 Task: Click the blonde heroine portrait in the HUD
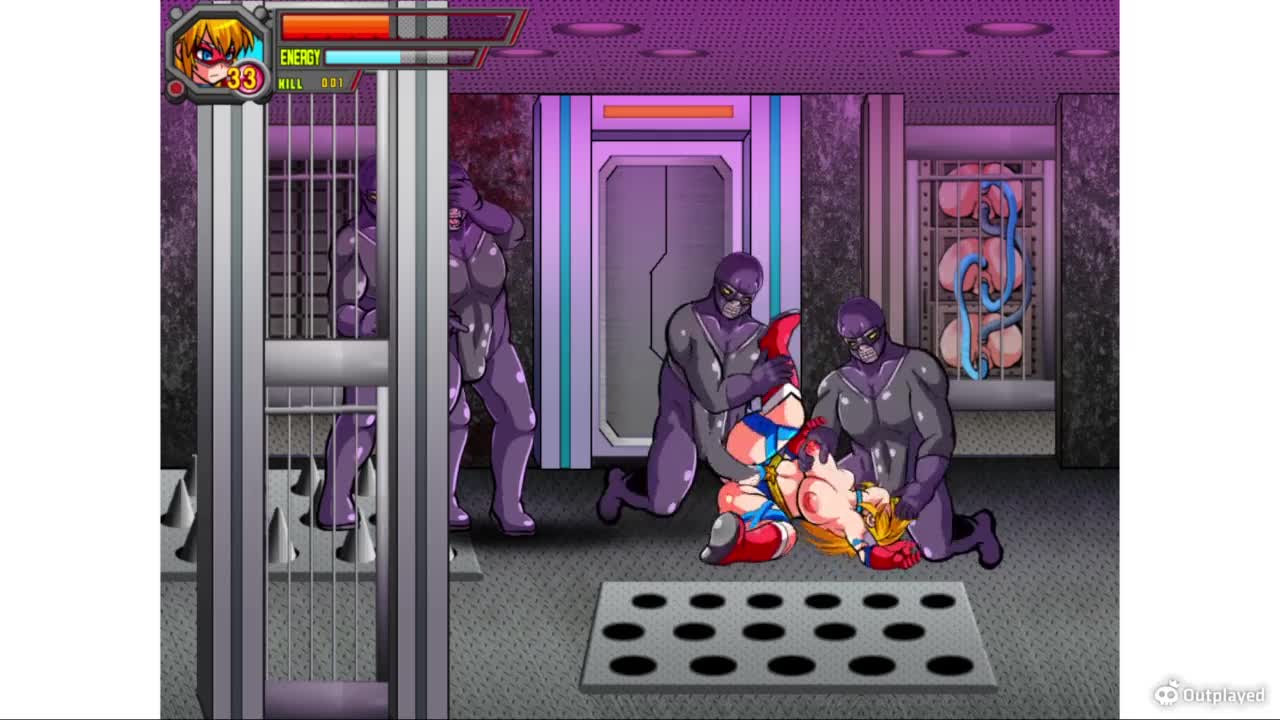point(216,50)
